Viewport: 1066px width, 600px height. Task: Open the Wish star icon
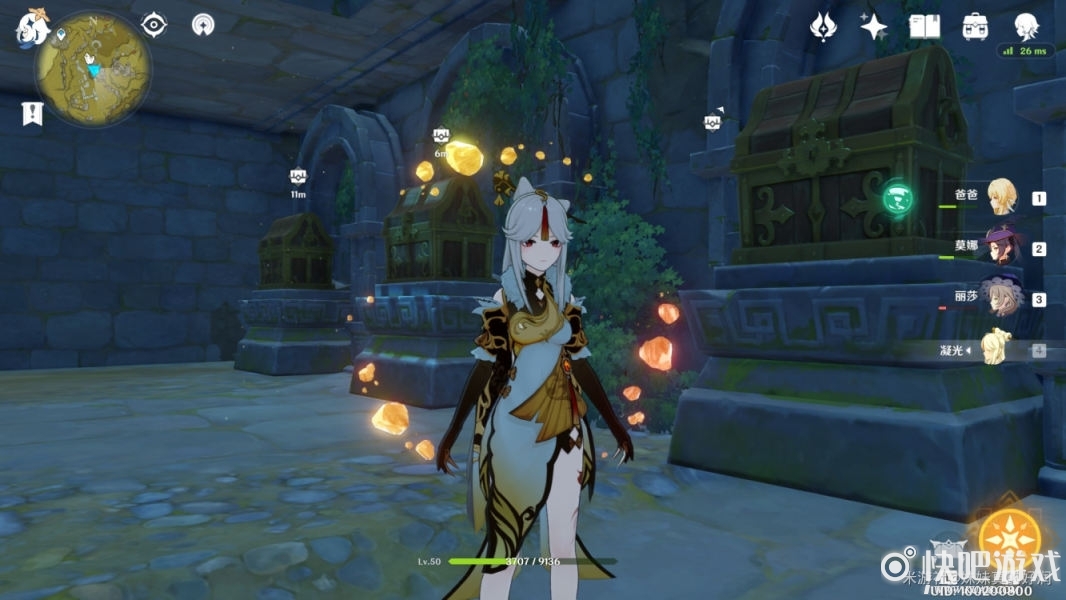point(874,26)
